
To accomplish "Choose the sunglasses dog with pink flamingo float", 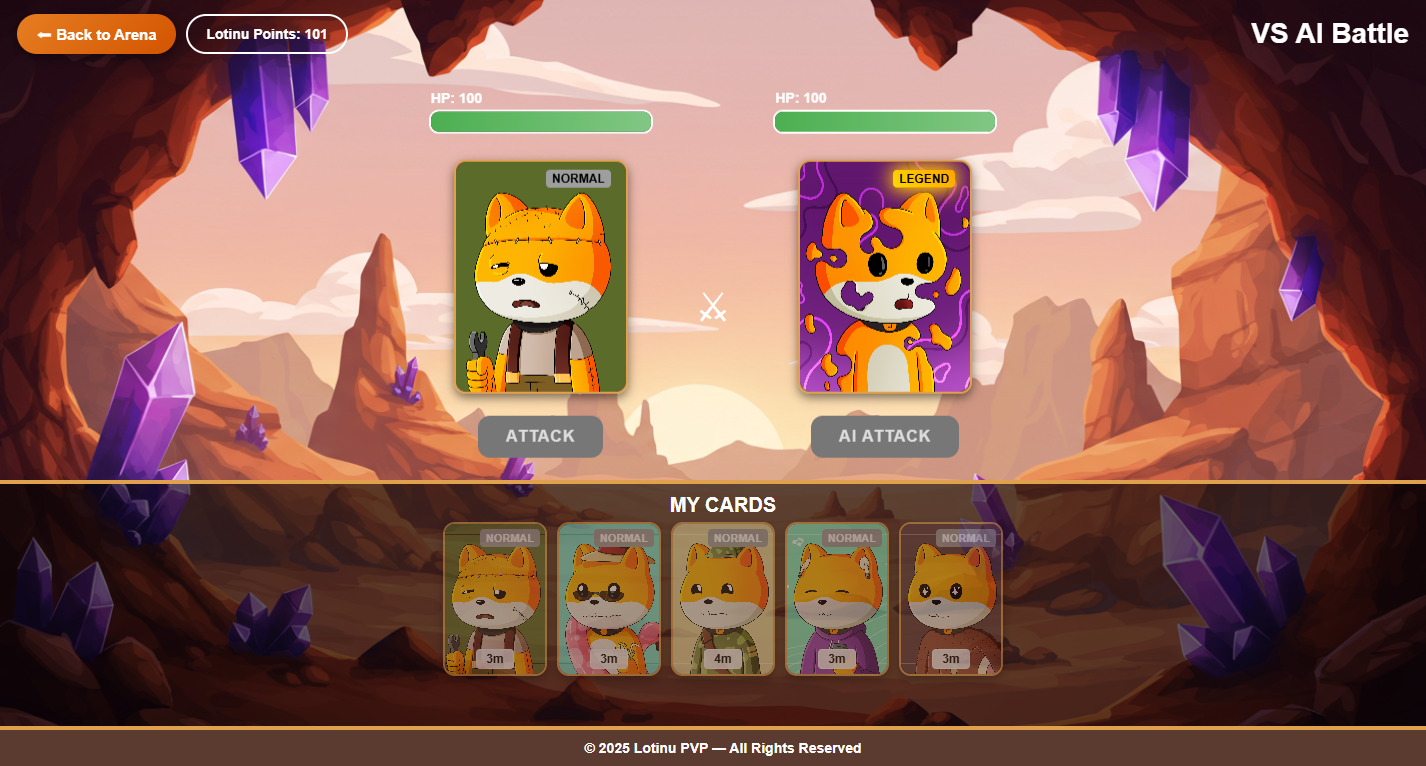I will (609, 599).
